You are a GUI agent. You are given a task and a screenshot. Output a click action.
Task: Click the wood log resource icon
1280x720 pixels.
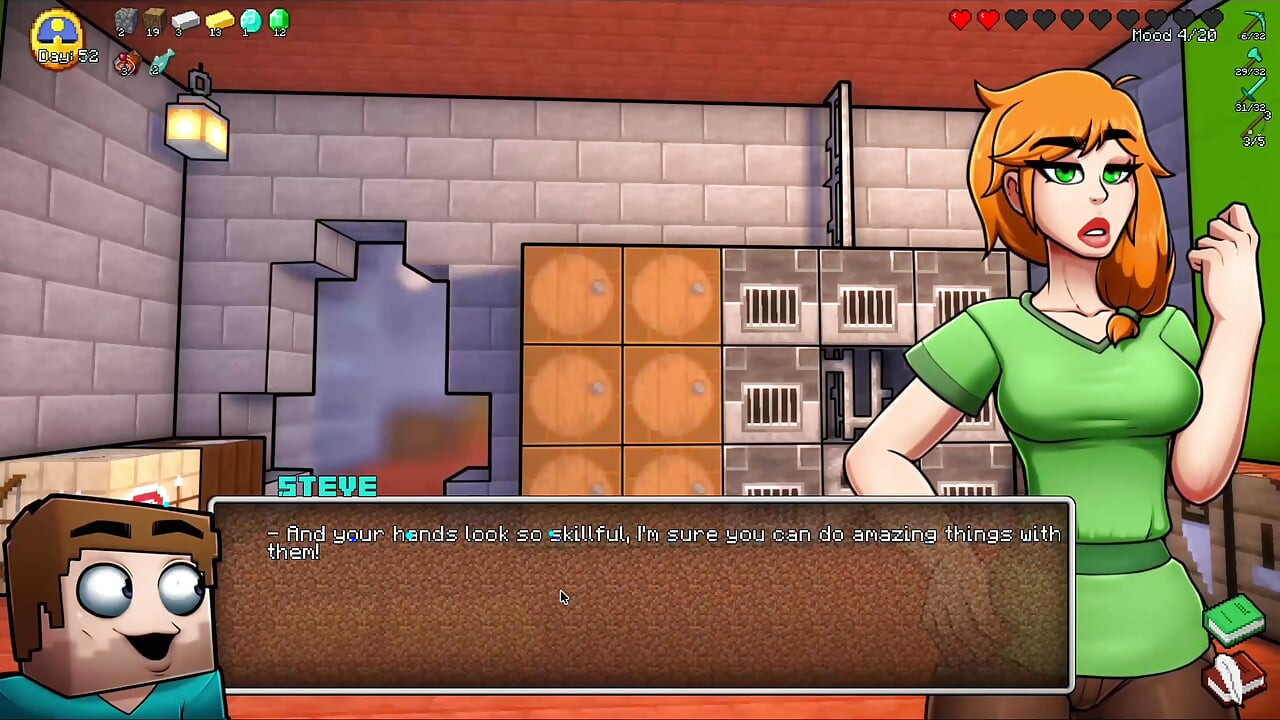point(153,19)
